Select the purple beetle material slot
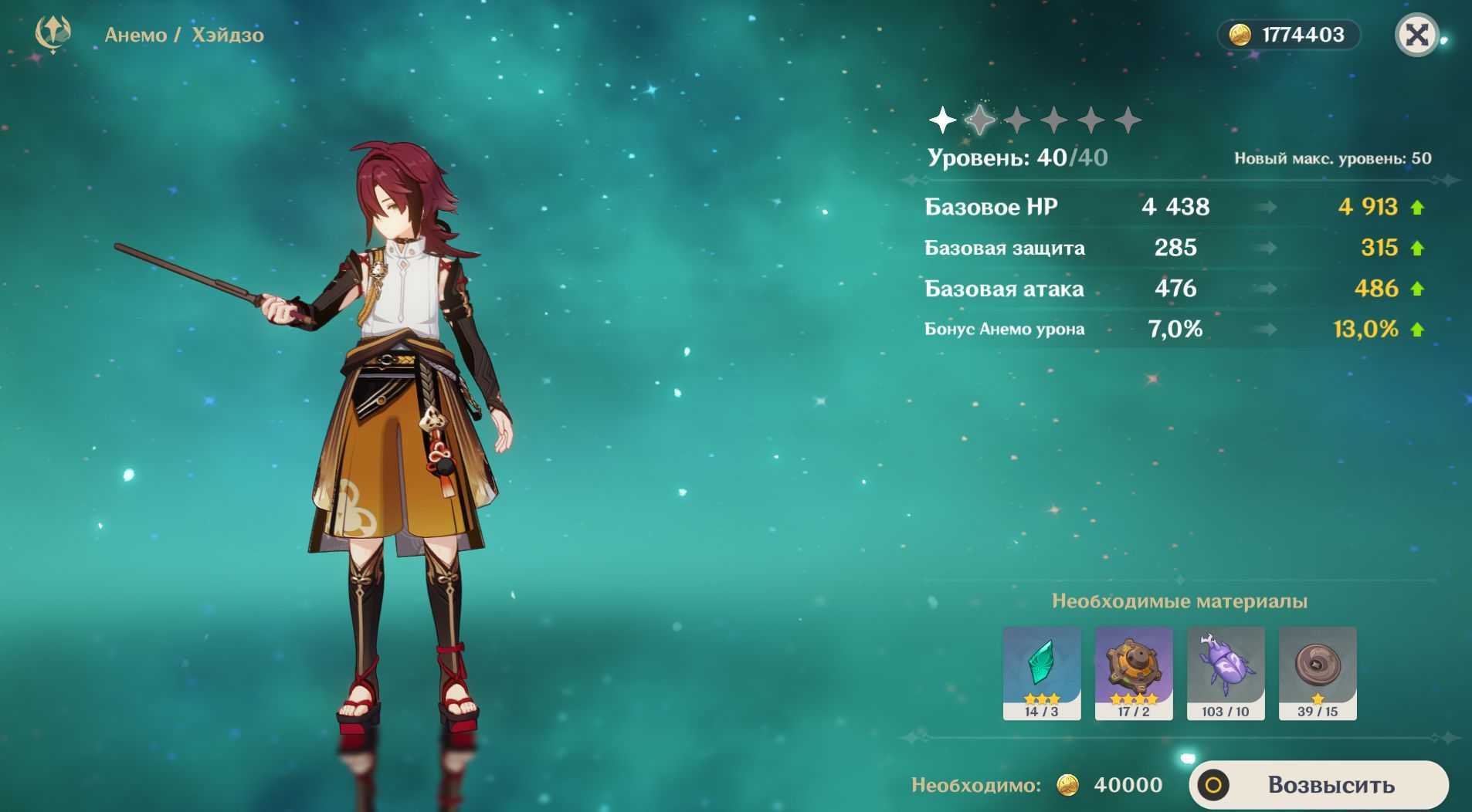1472x812 pixels. tap(1226, 672)
